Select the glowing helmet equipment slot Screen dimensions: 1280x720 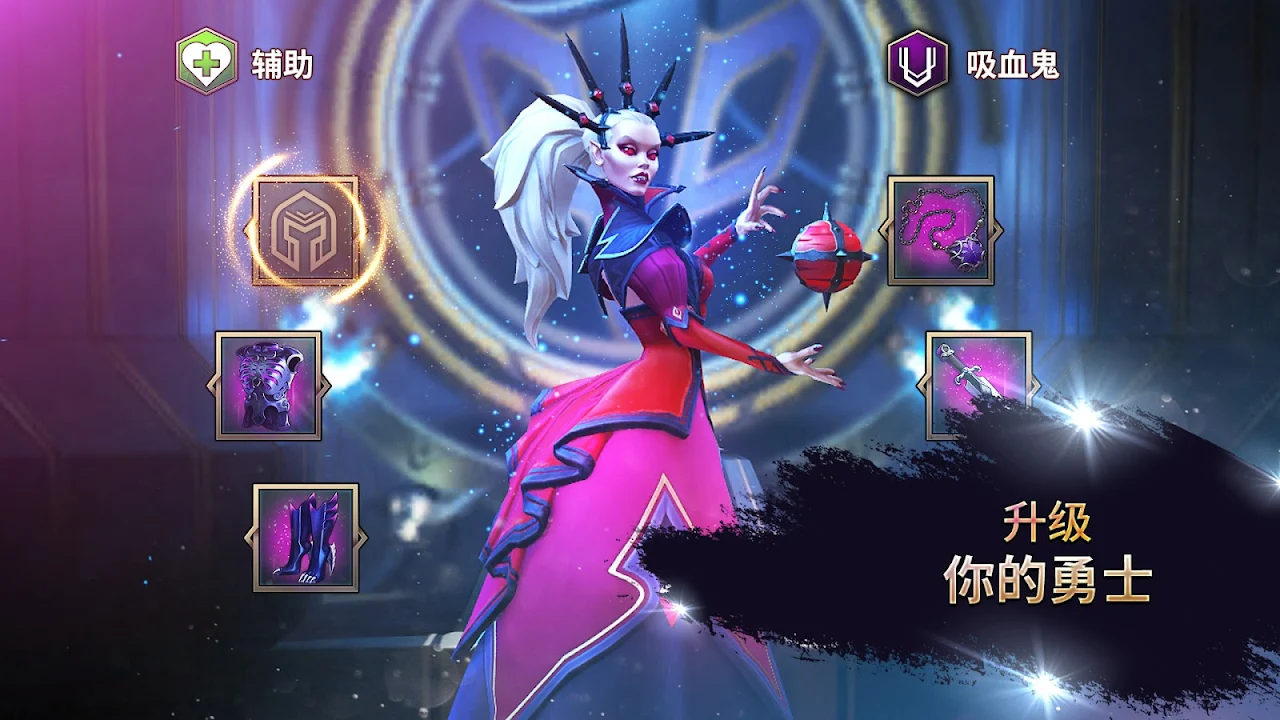click(x=305, y=231)
